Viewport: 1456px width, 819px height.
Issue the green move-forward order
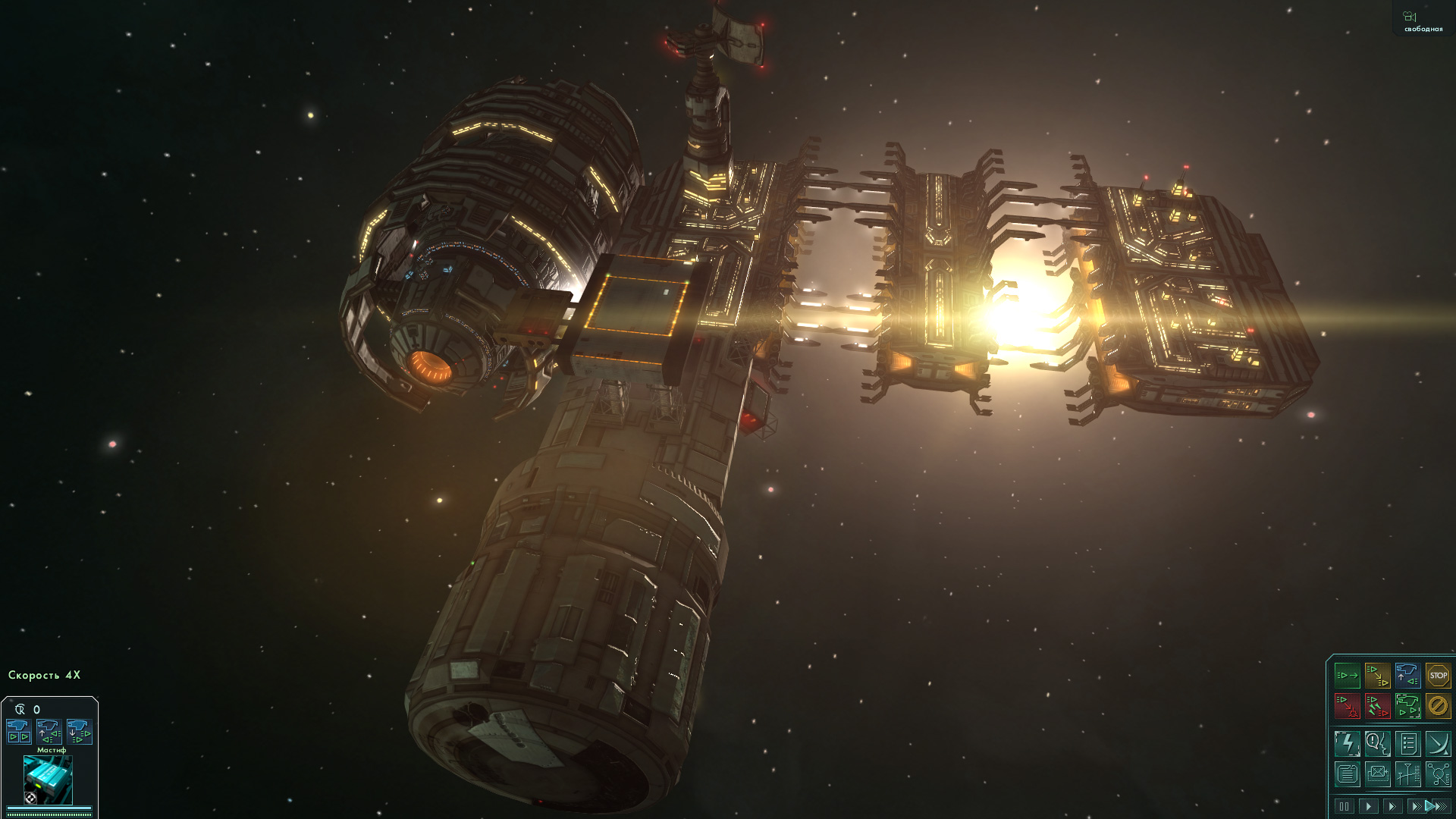coord(1348,675)
